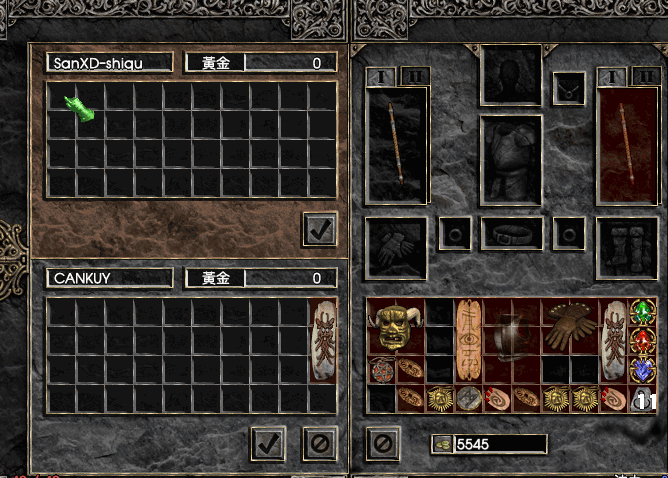Cancel the trade in CANKUY's panel
This screenshot has width=668, height=478.
click(320, 443)
